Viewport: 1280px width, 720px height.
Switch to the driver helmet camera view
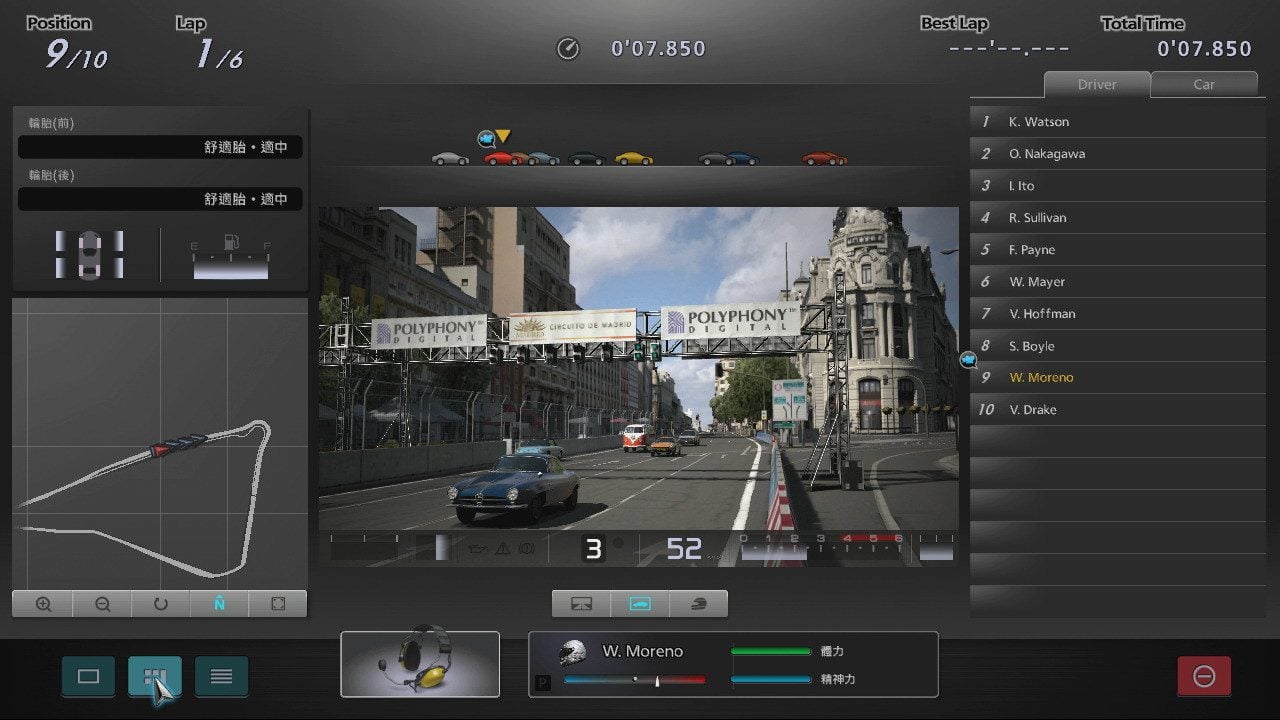coord(698,603)
